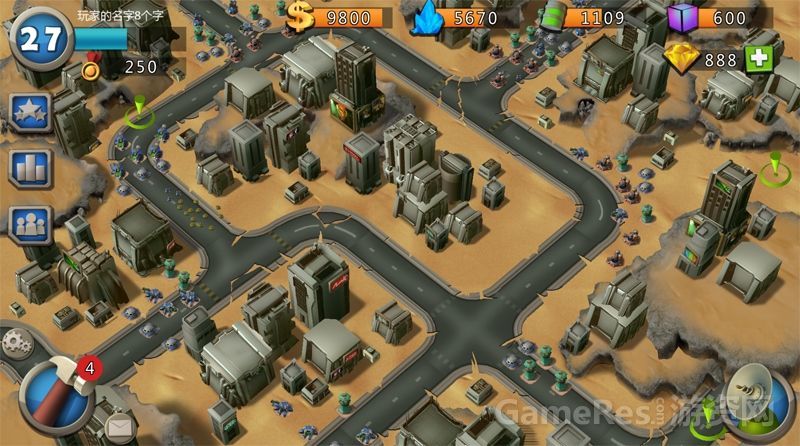Screen dimensions: 800x446
Task: Click the green plus to buy gems
Action: (759, 58)
